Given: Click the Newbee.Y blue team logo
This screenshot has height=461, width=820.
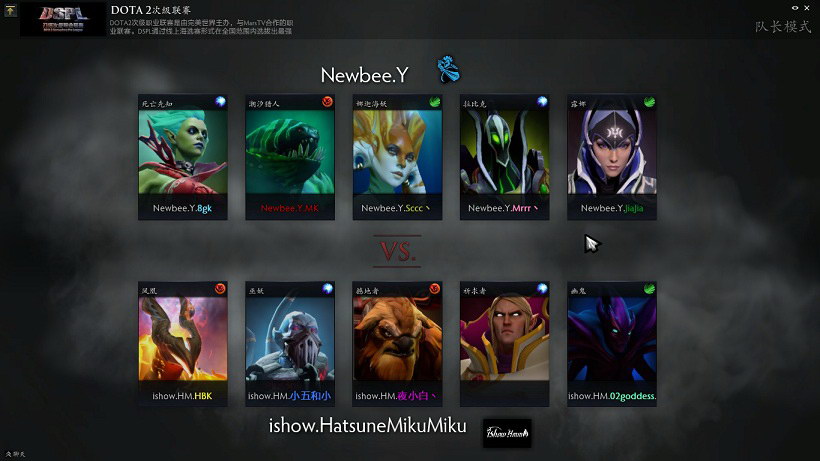Looking at the screenshot, I should (x=447, y=70).
